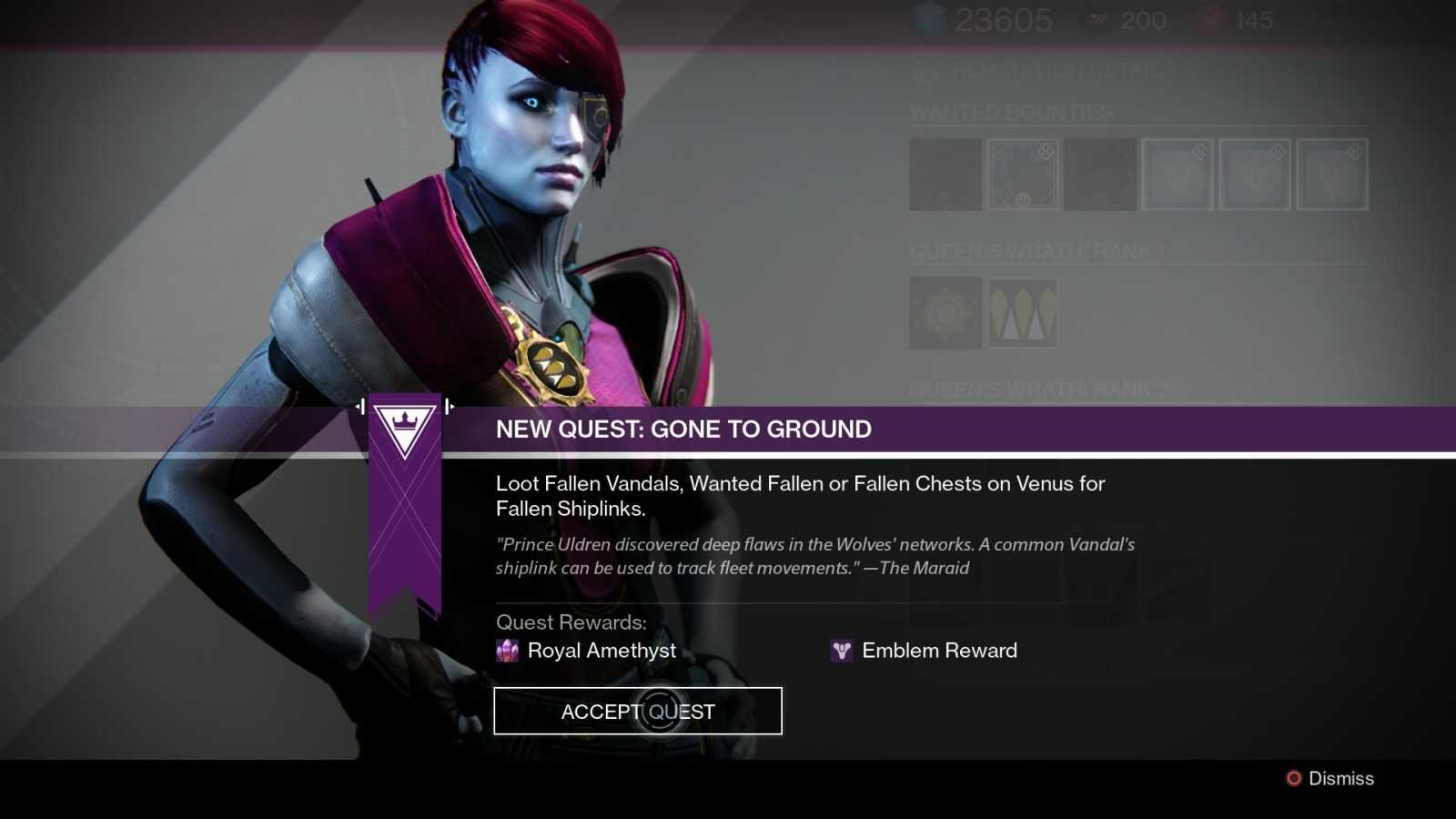Select the second Wanted Bounty thumbnail
This screenshot has height=819, width=1456.
coord(1023,175)
